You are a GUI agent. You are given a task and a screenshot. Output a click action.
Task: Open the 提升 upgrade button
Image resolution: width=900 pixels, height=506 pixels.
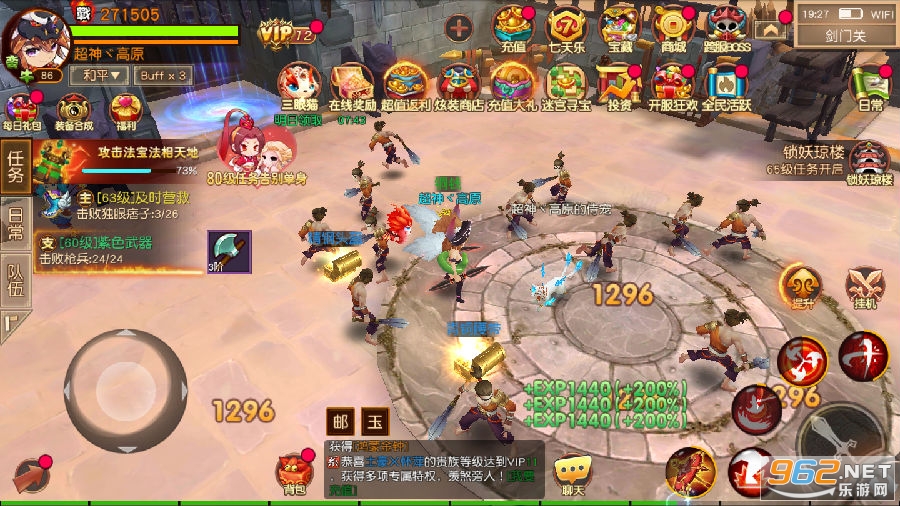click(800, 288)
